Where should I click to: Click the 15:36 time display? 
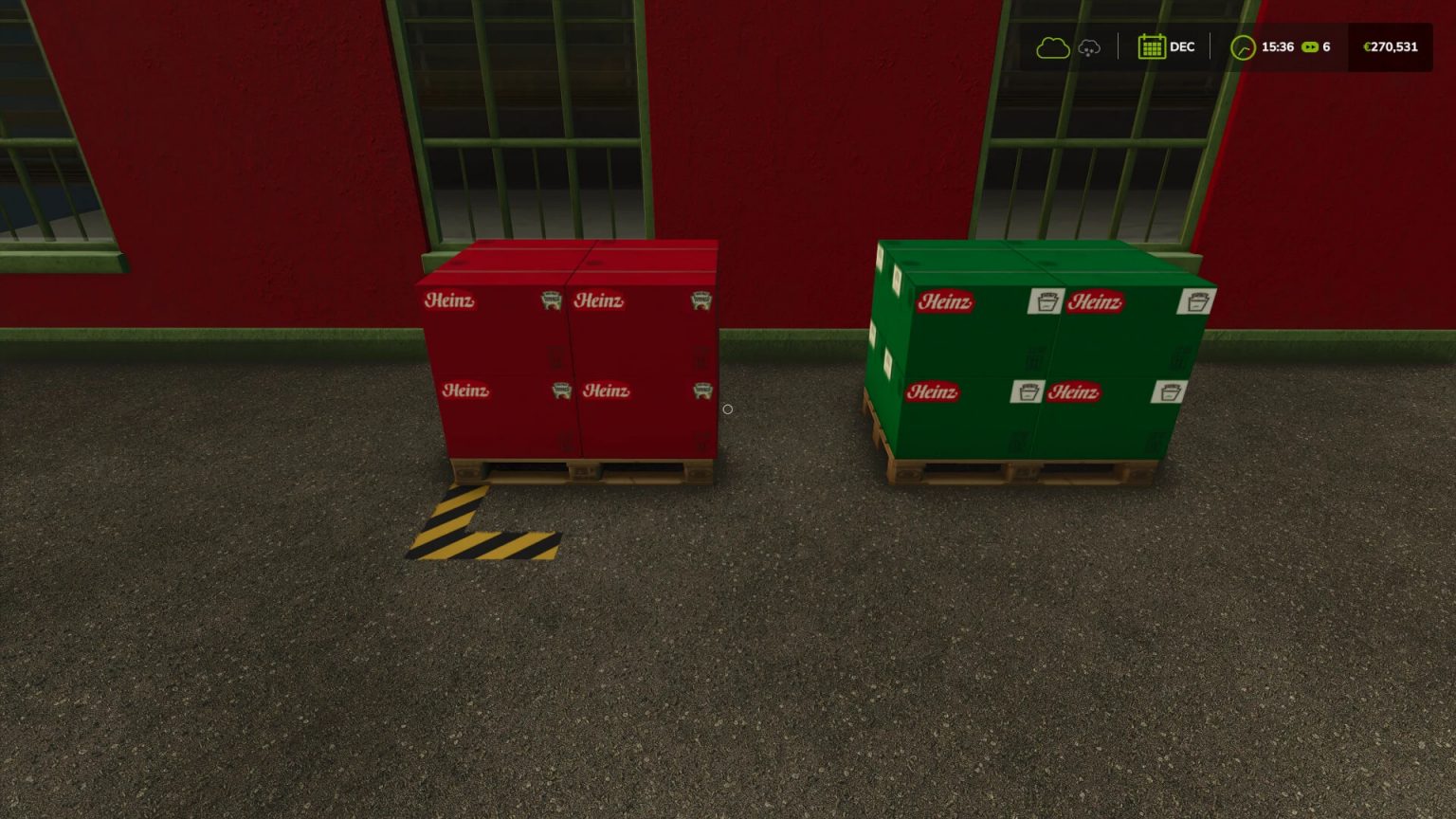click(1278, 46)
